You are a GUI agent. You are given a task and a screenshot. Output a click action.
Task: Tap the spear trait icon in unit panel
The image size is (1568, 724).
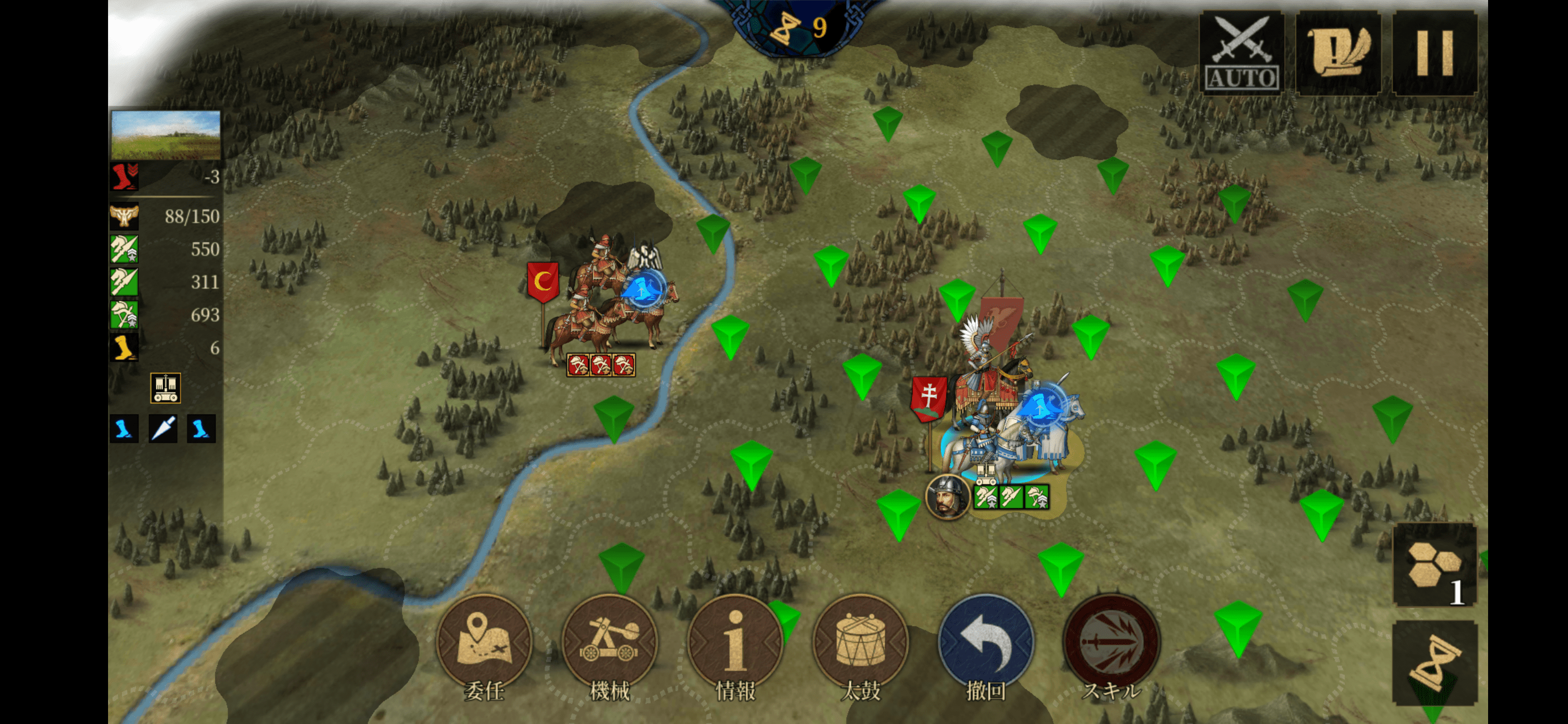(163, 429)
